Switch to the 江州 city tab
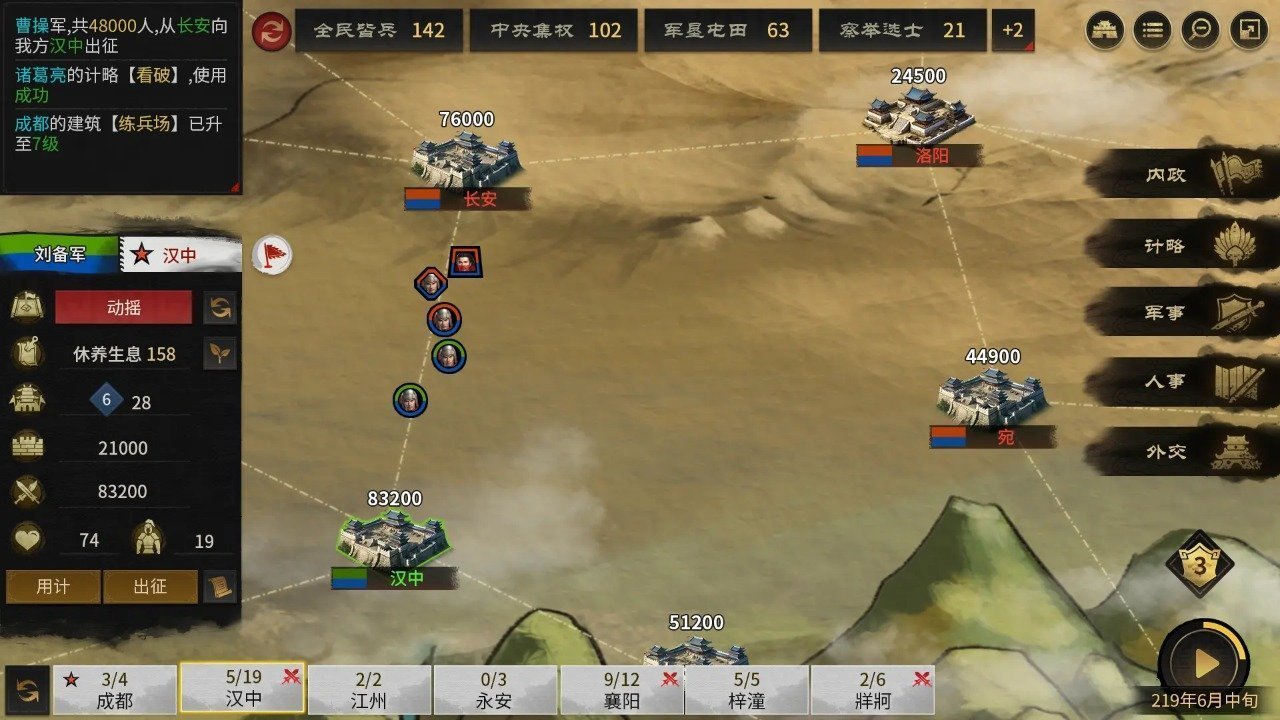Image resolution: width=1280 pixels, height=720 pixels. pyautogui.click(x=369, y=690)
